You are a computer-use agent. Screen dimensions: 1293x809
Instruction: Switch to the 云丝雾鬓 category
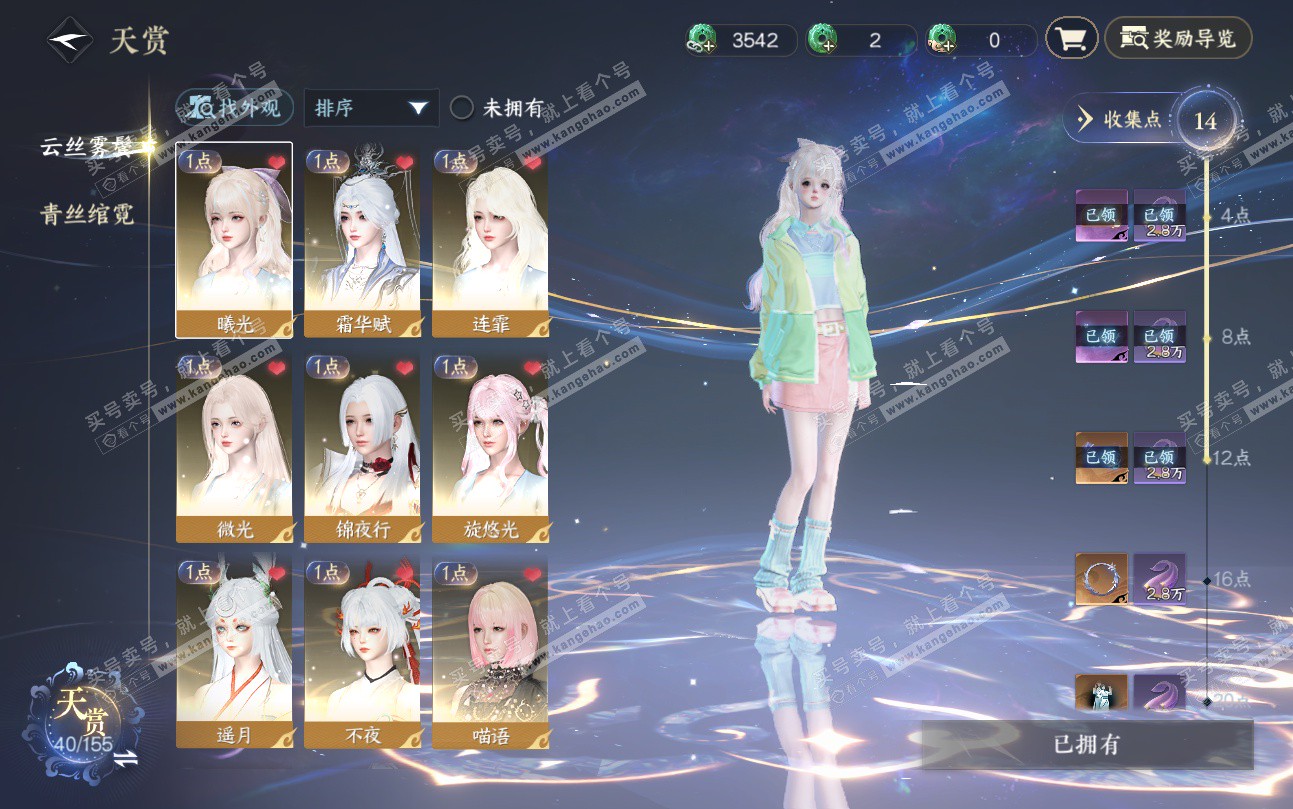coord(87,147)
